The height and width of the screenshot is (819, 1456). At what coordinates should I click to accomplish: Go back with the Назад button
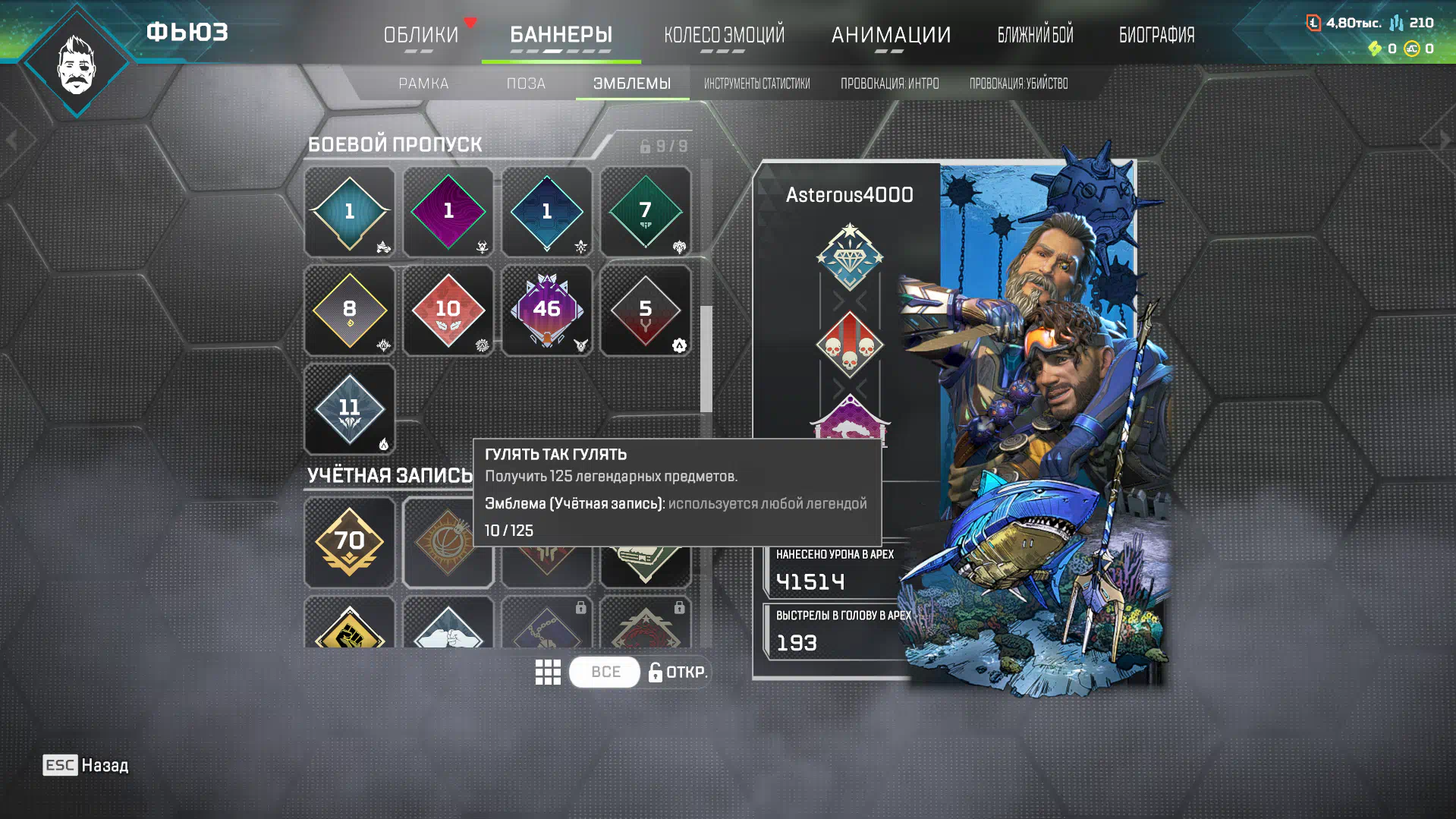(86, 765)
